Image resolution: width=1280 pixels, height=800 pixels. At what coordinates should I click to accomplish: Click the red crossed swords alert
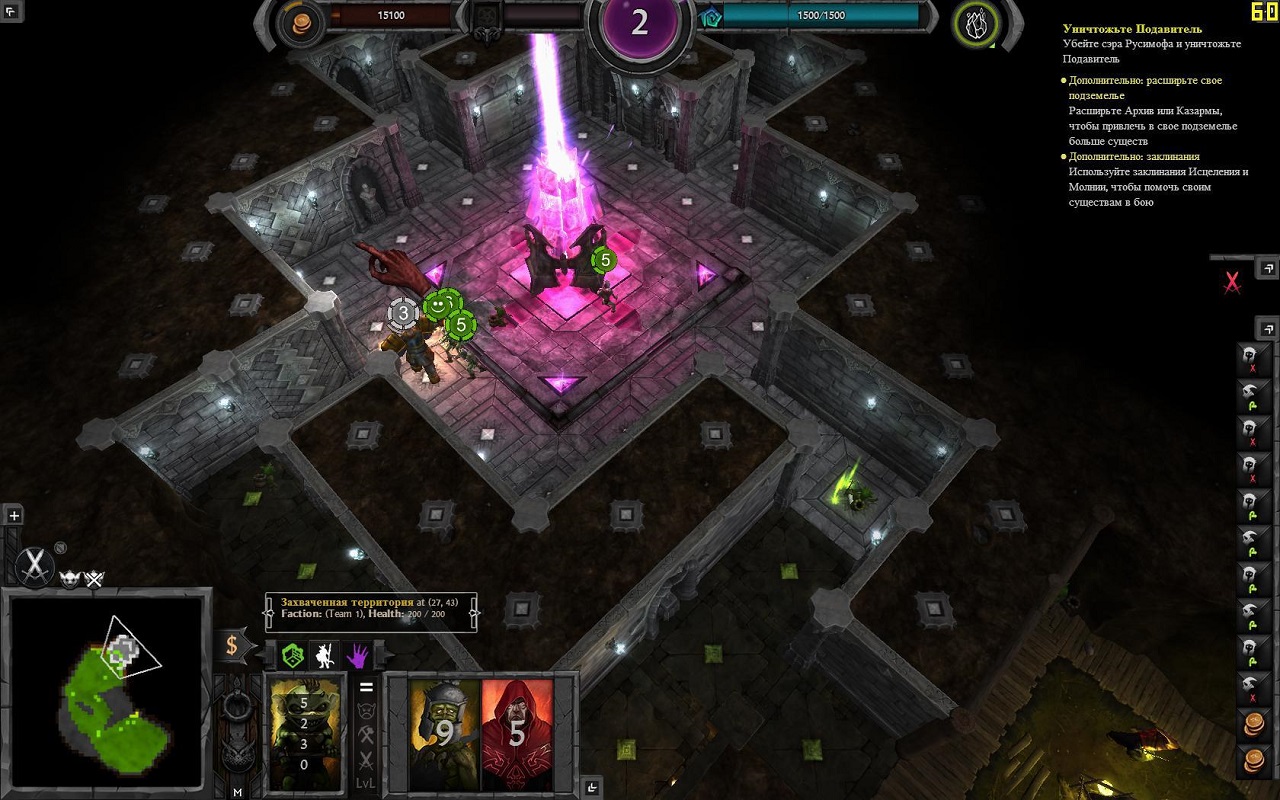click(1232, 284)
